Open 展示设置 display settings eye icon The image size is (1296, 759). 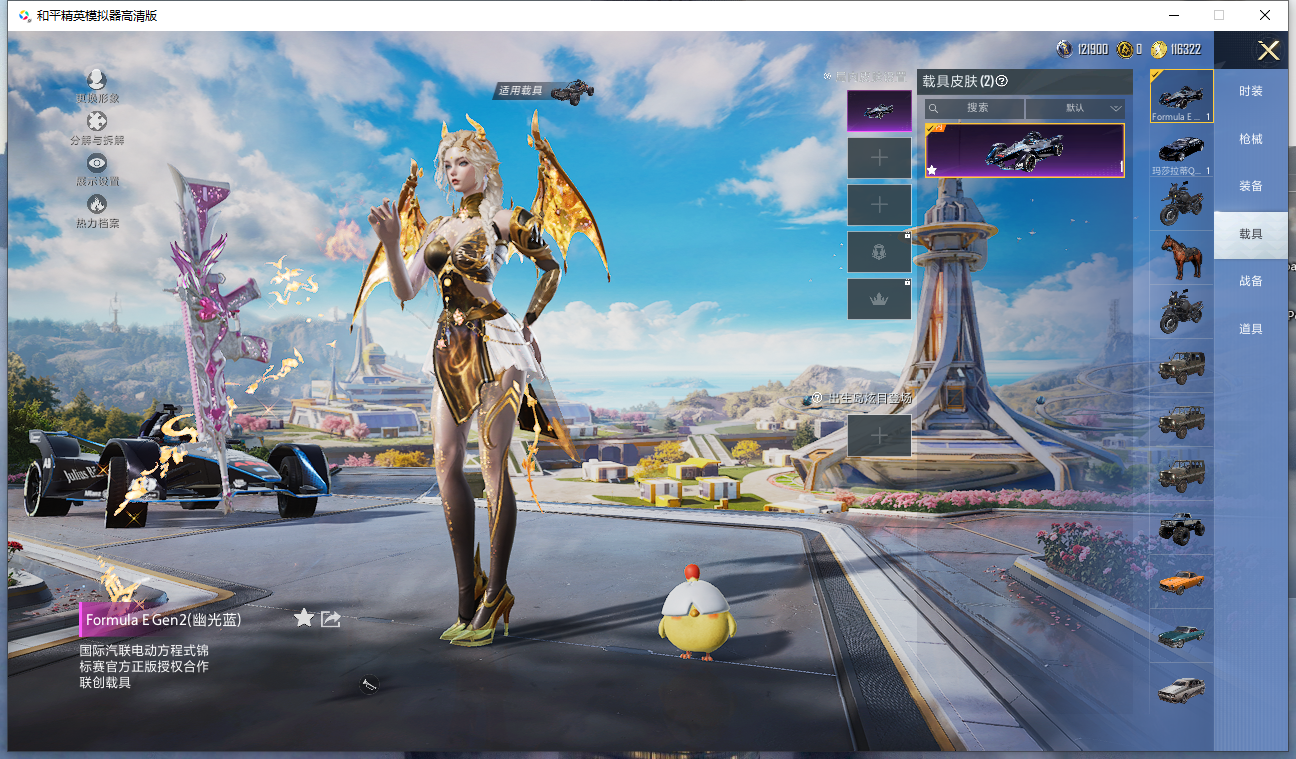97,168
